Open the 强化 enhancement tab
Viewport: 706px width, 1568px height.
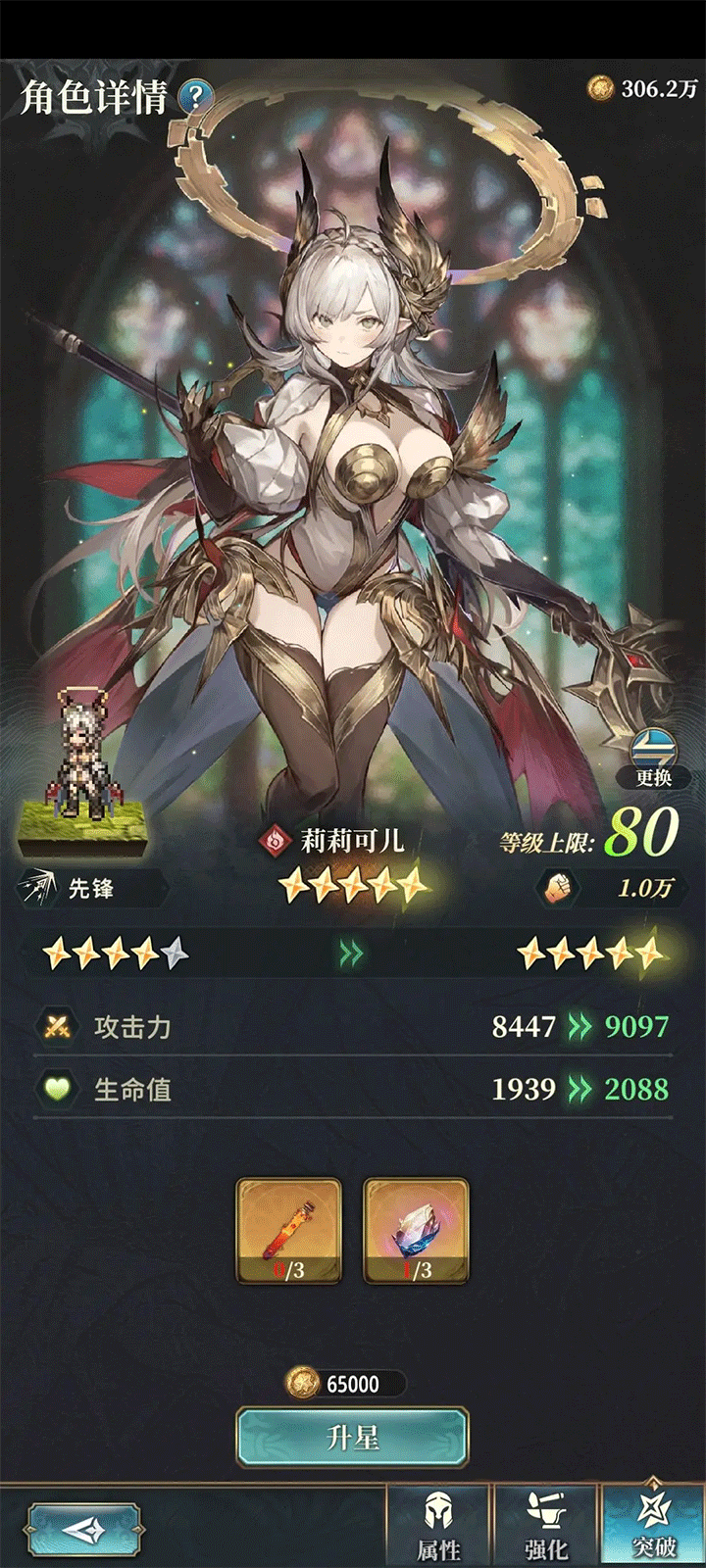pos(546,1527)
